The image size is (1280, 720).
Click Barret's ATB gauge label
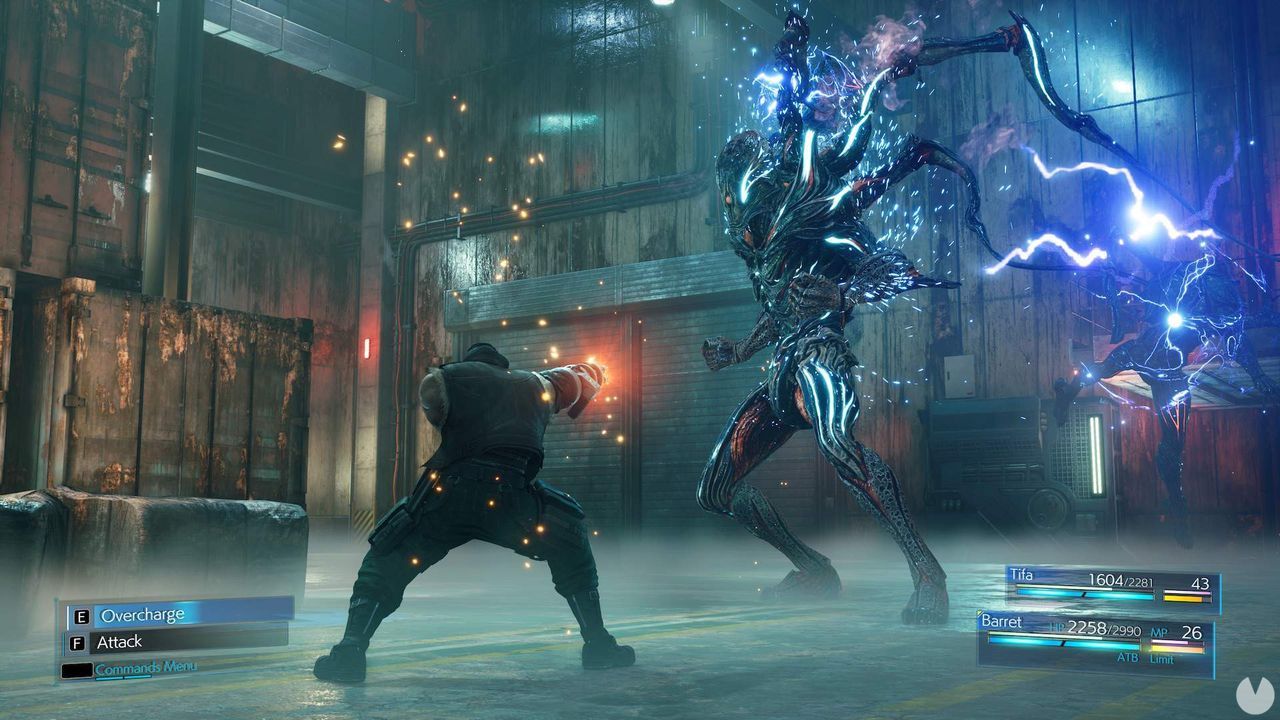(1128, 658)
